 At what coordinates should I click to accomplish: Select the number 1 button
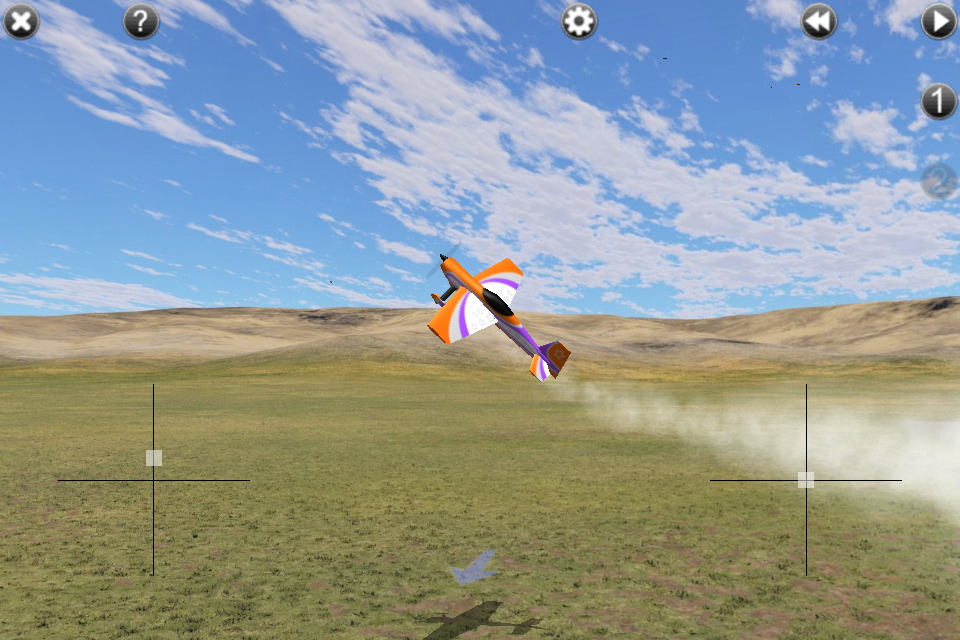point(939,101)
